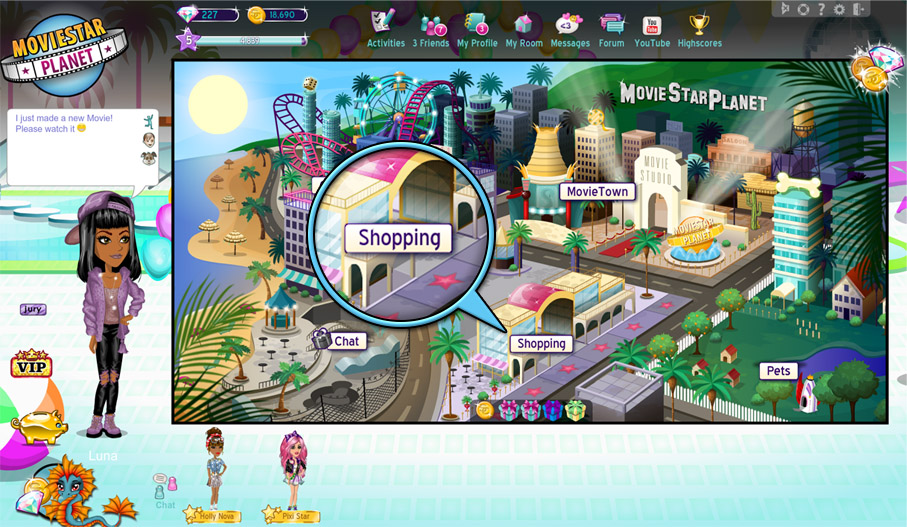
Task: Open help with the question mark icon
Action: click(821, 9)
